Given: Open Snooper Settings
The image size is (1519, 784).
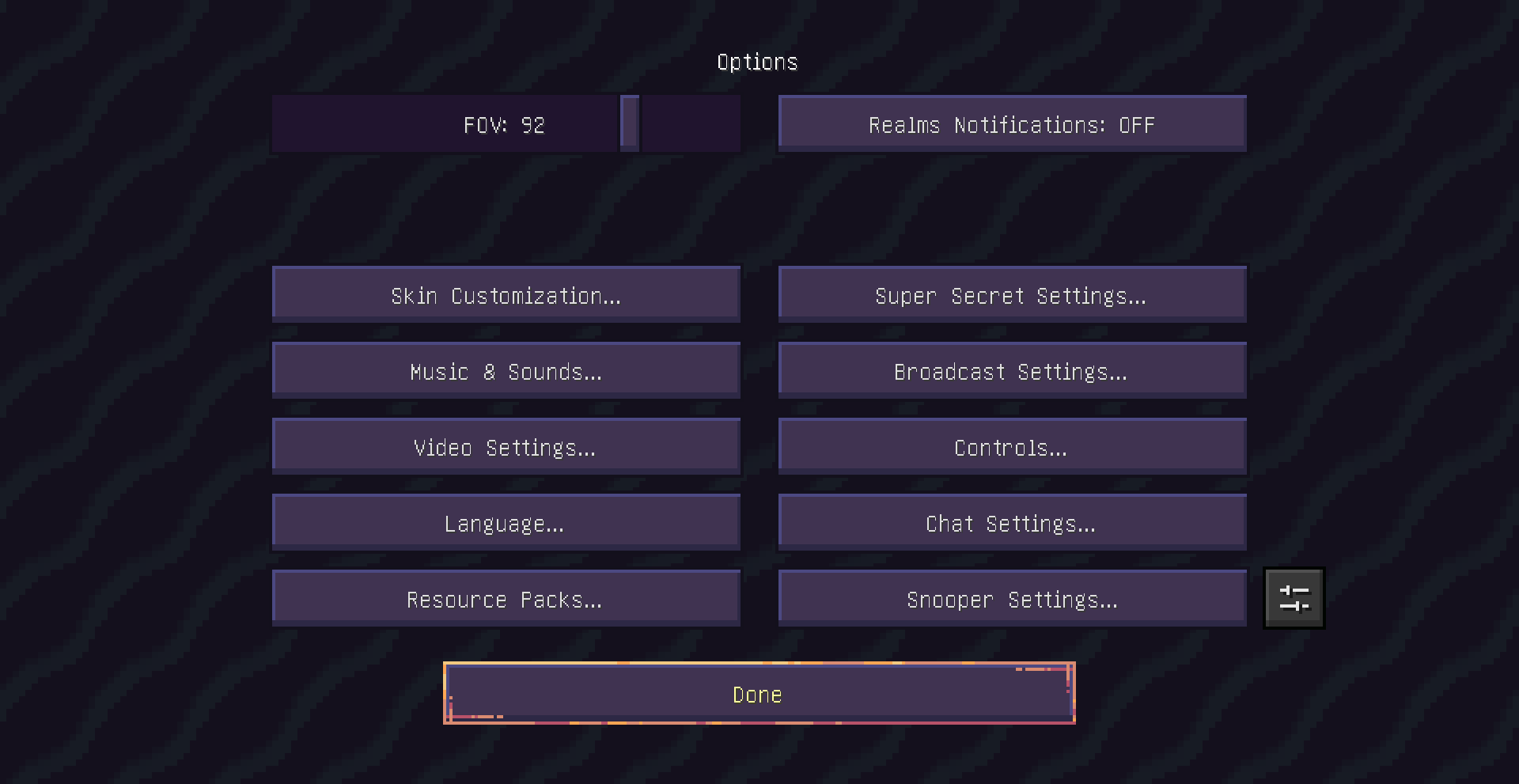Looking at the screenshot, I should pyautogui.click(x=1011, y=597).
